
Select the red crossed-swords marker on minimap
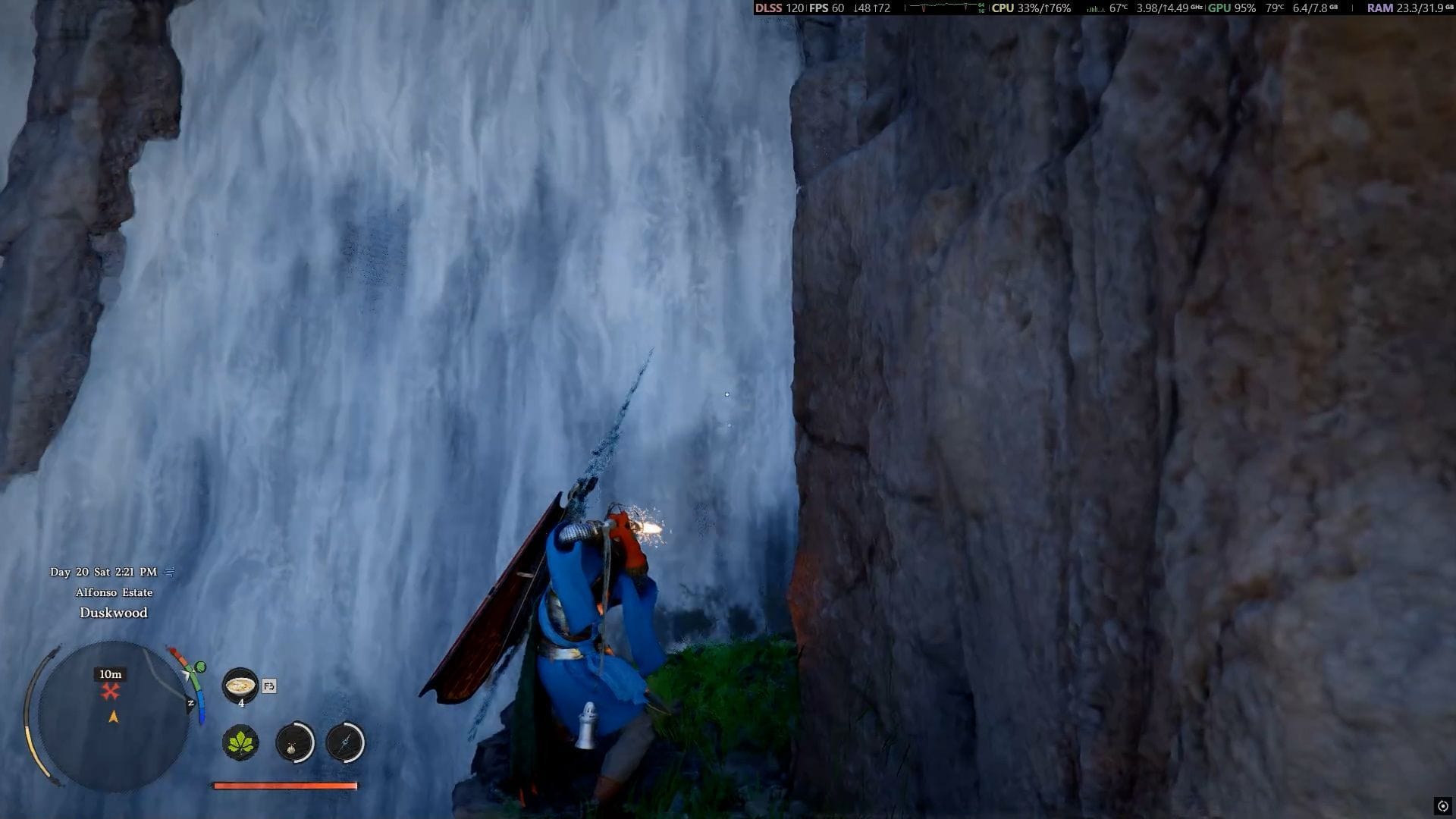[111, 691]
